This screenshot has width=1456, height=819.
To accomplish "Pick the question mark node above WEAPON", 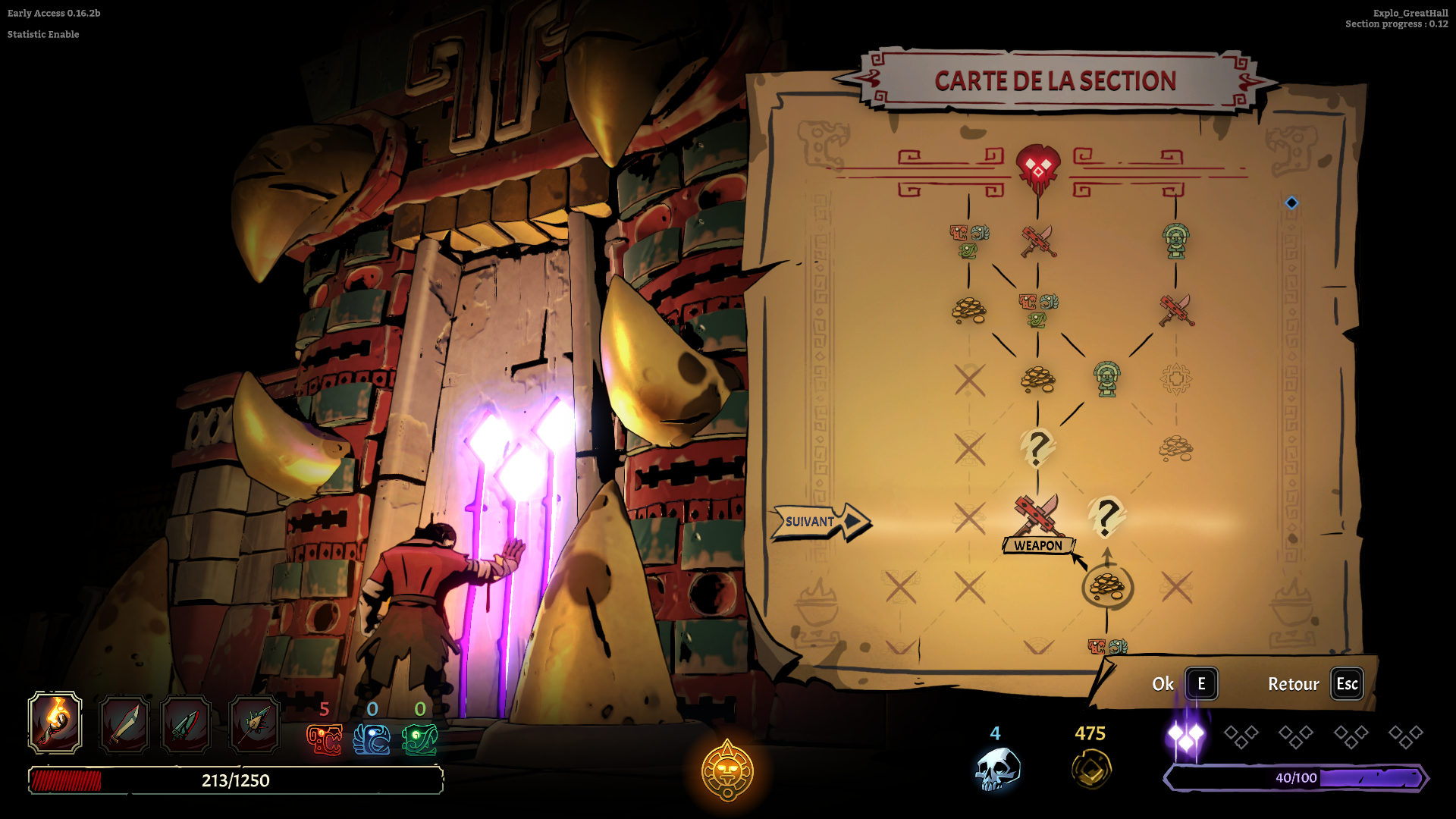I will pyautogui.click(x=1037, y=447).
